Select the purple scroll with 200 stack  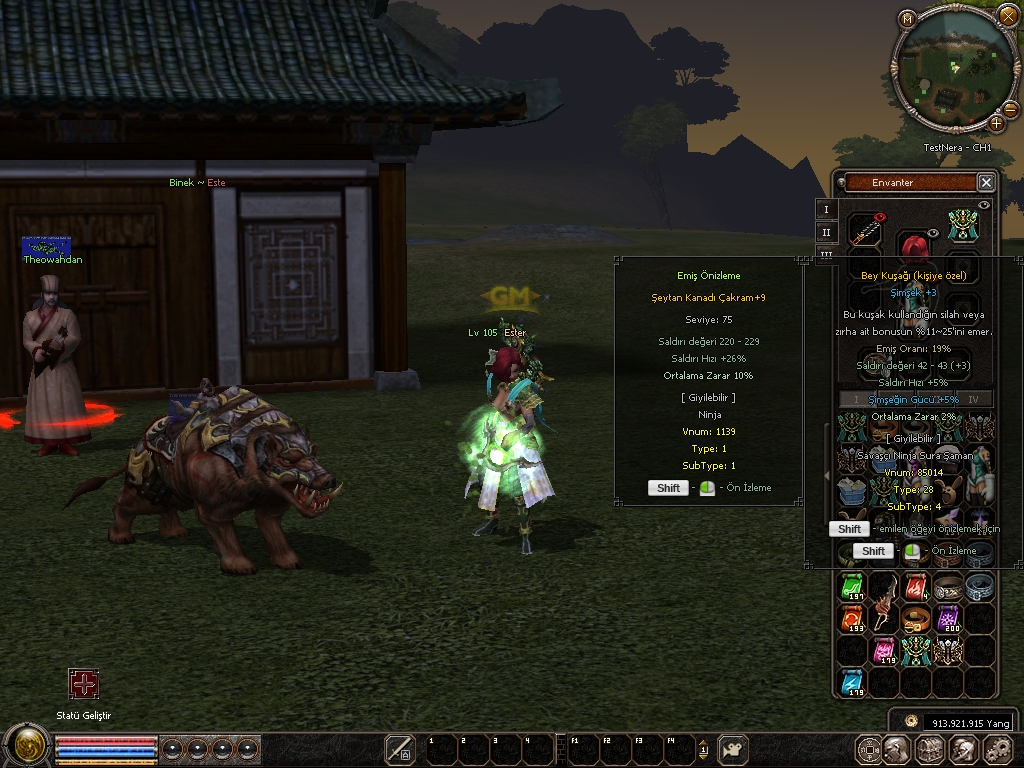[947, 619]
